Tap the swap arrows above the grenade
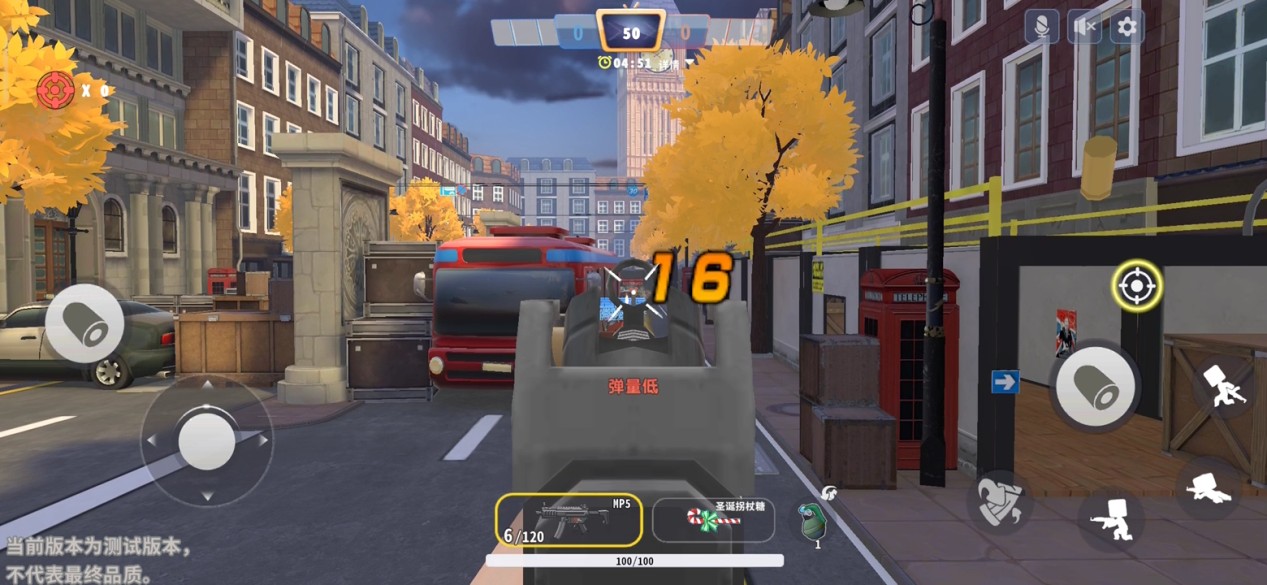1267x585 pixels. 828,492
